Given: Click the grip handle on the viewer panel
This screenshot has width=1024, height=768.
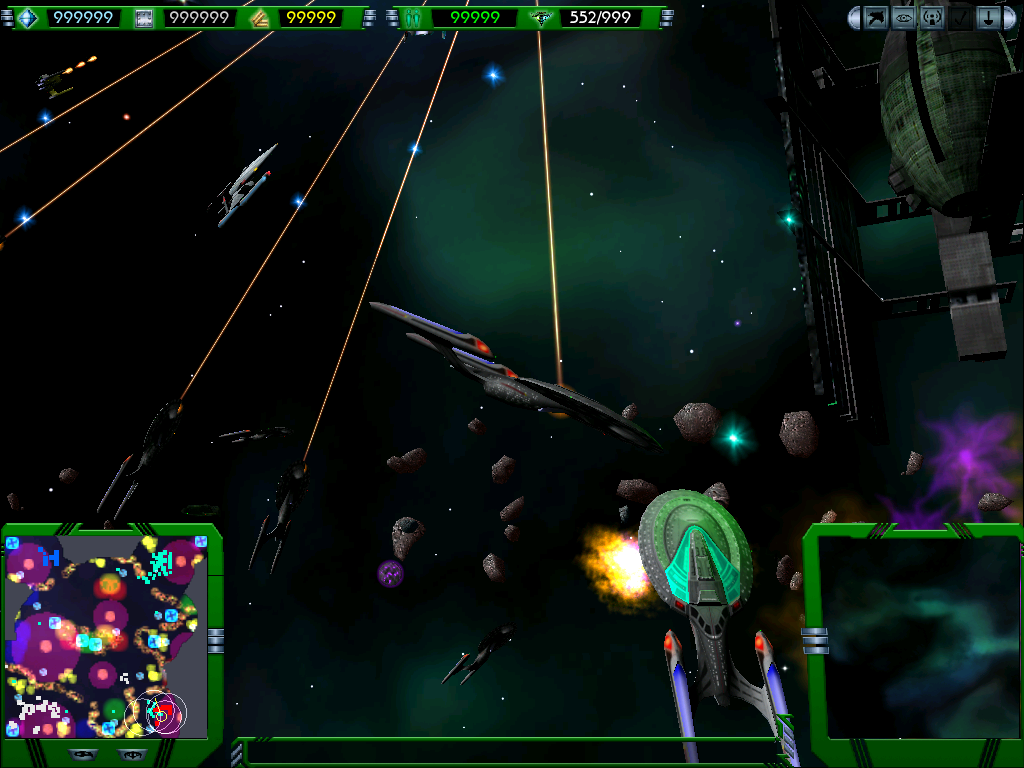Looking at the screenshot, I should point(815,640).
